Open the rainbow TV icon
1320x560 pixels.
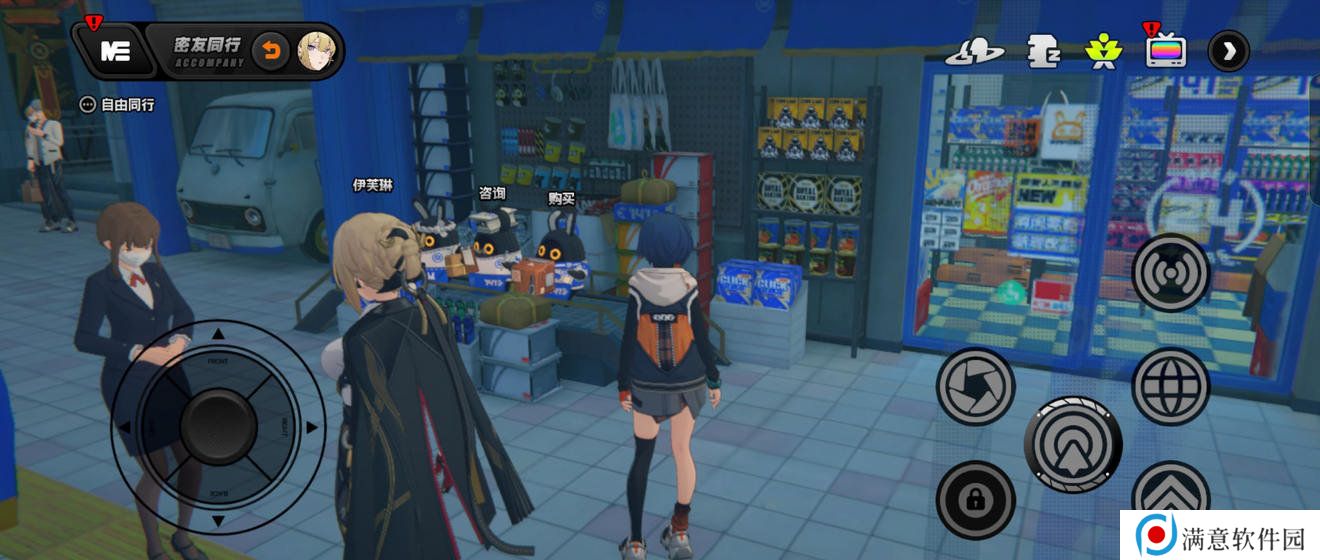pyautogui.click(x=1166, y=50)
